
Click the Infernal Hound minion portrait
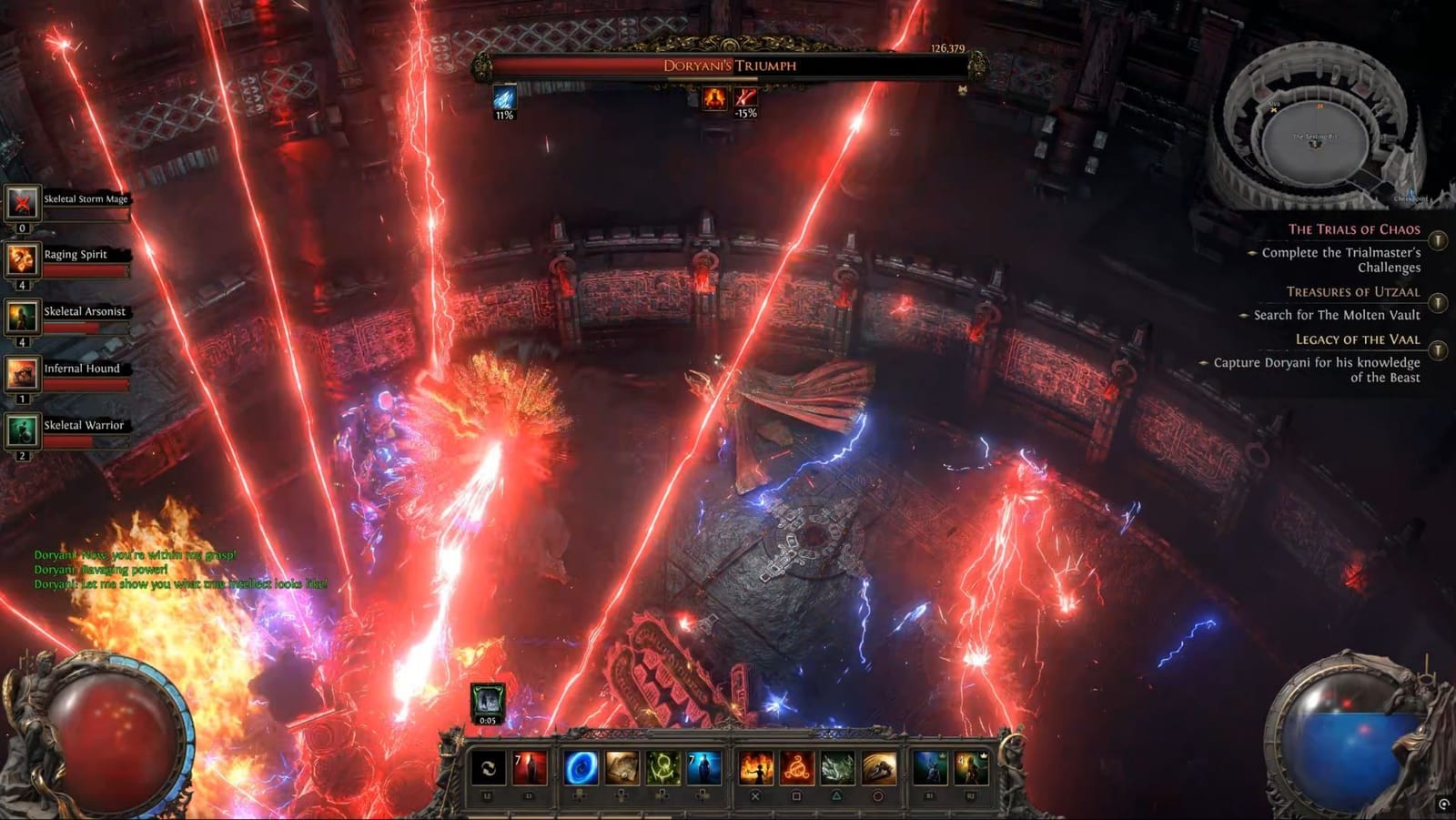click(23, 371)
